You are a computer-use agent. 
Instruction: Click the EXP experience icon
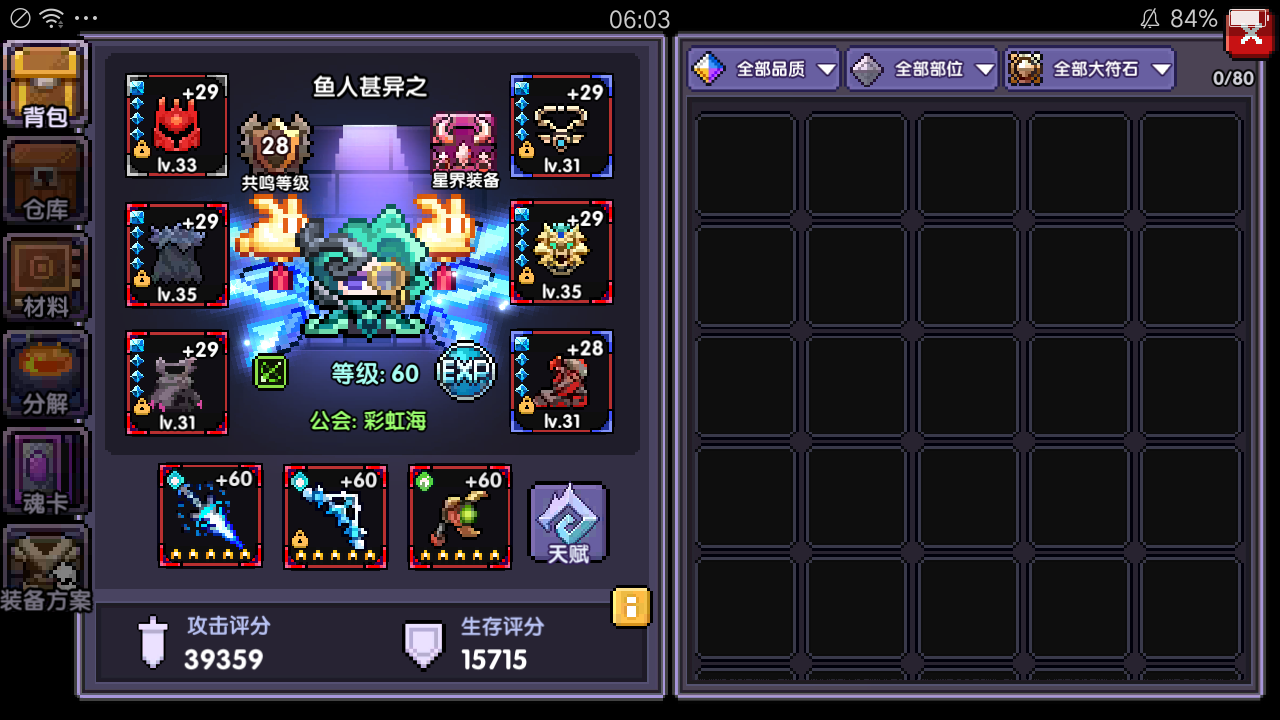pos(466,372)
